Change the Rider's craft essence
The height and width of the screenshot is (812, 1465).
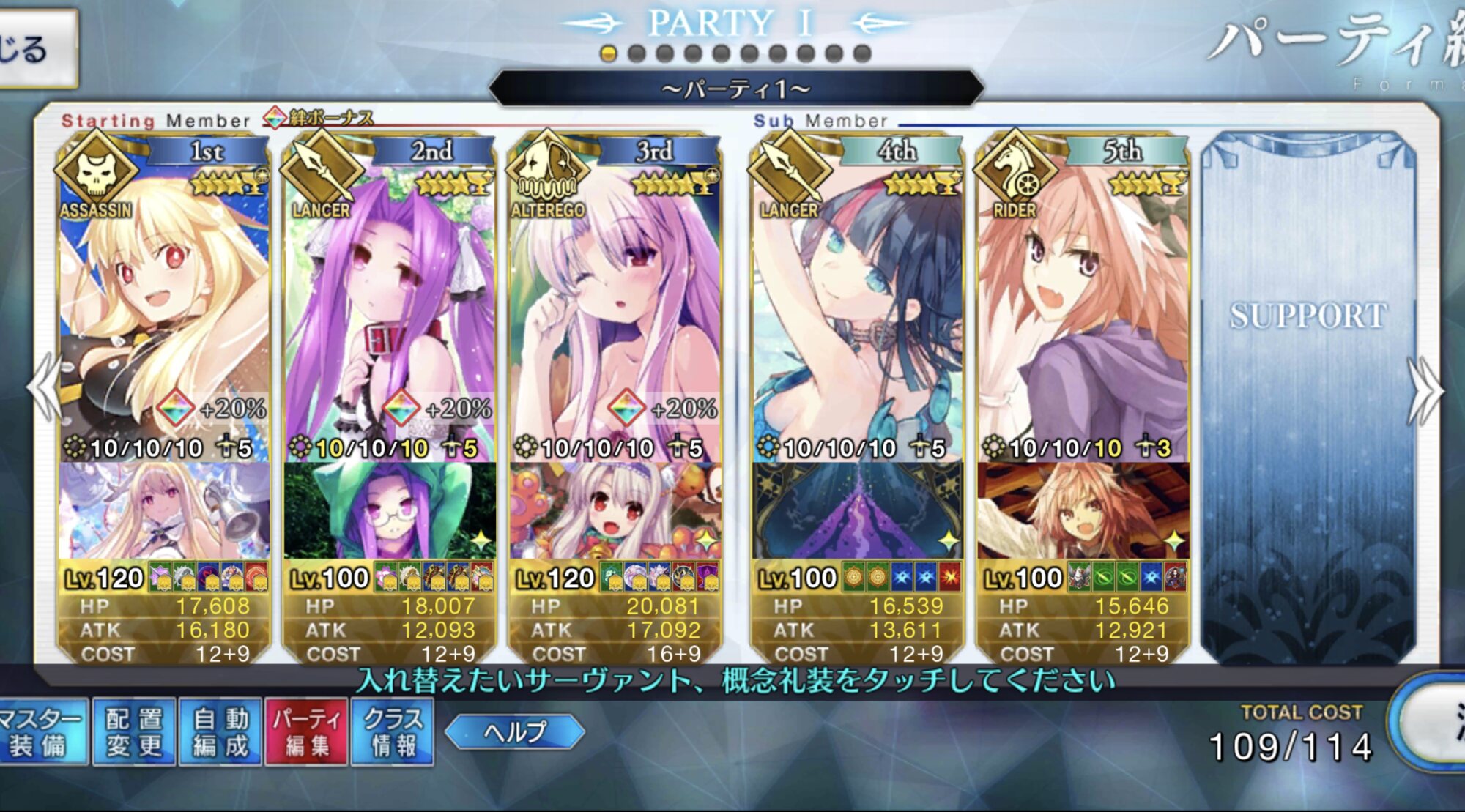click(x=1083, y=511)
